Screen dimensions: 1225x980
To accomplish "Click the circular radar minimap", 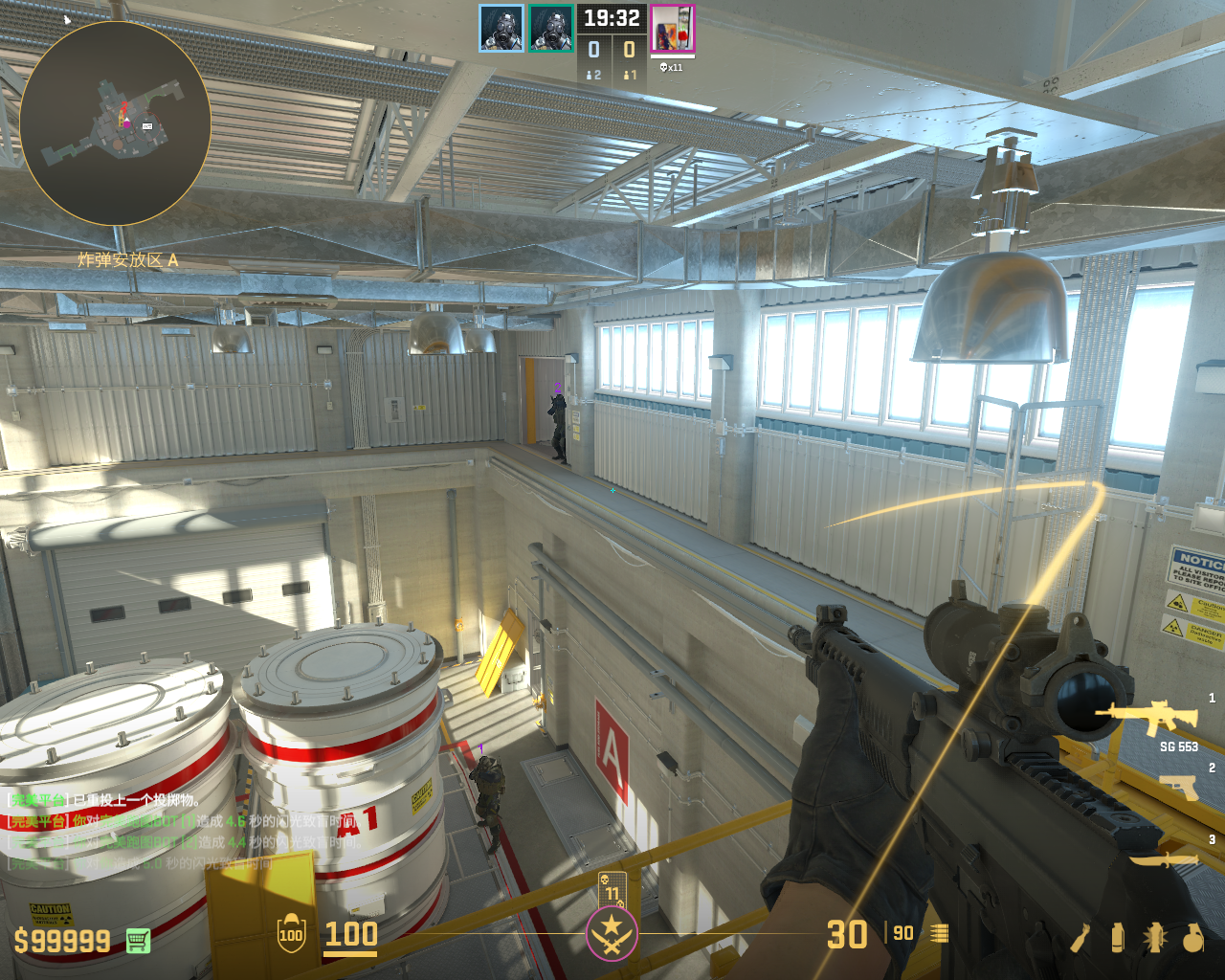I will click(115, 123).
